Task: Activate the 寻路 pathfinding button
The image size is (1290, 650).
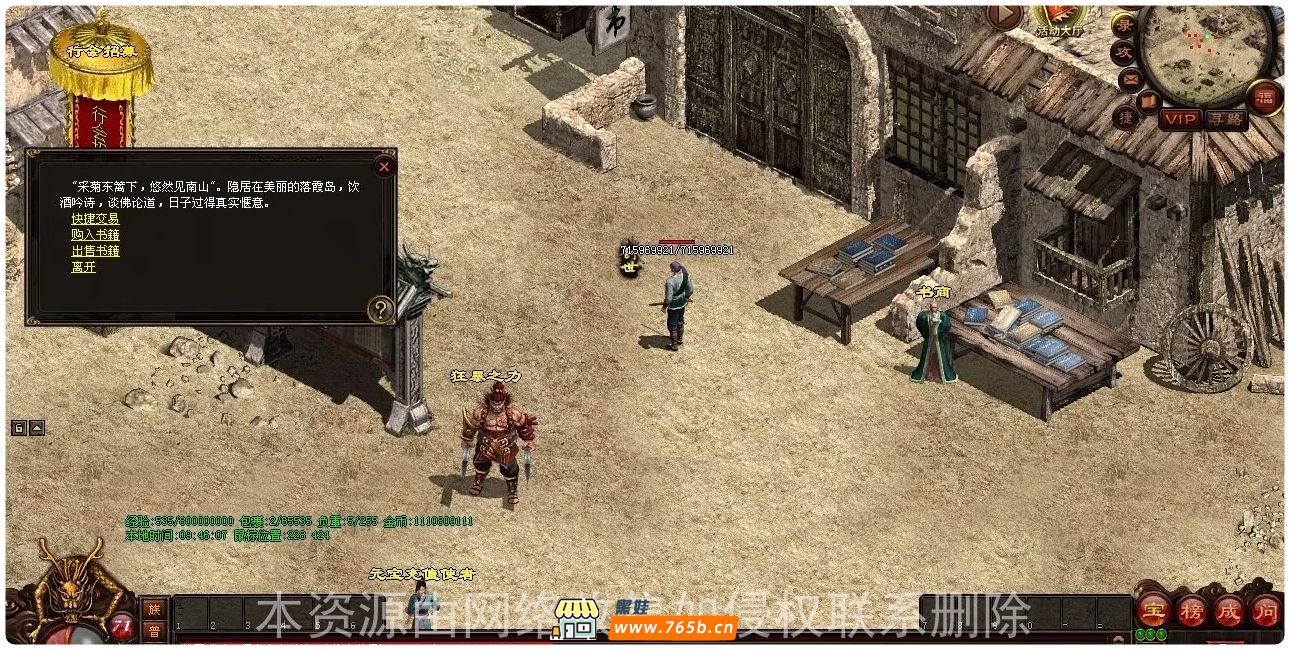Action: 1226,119
